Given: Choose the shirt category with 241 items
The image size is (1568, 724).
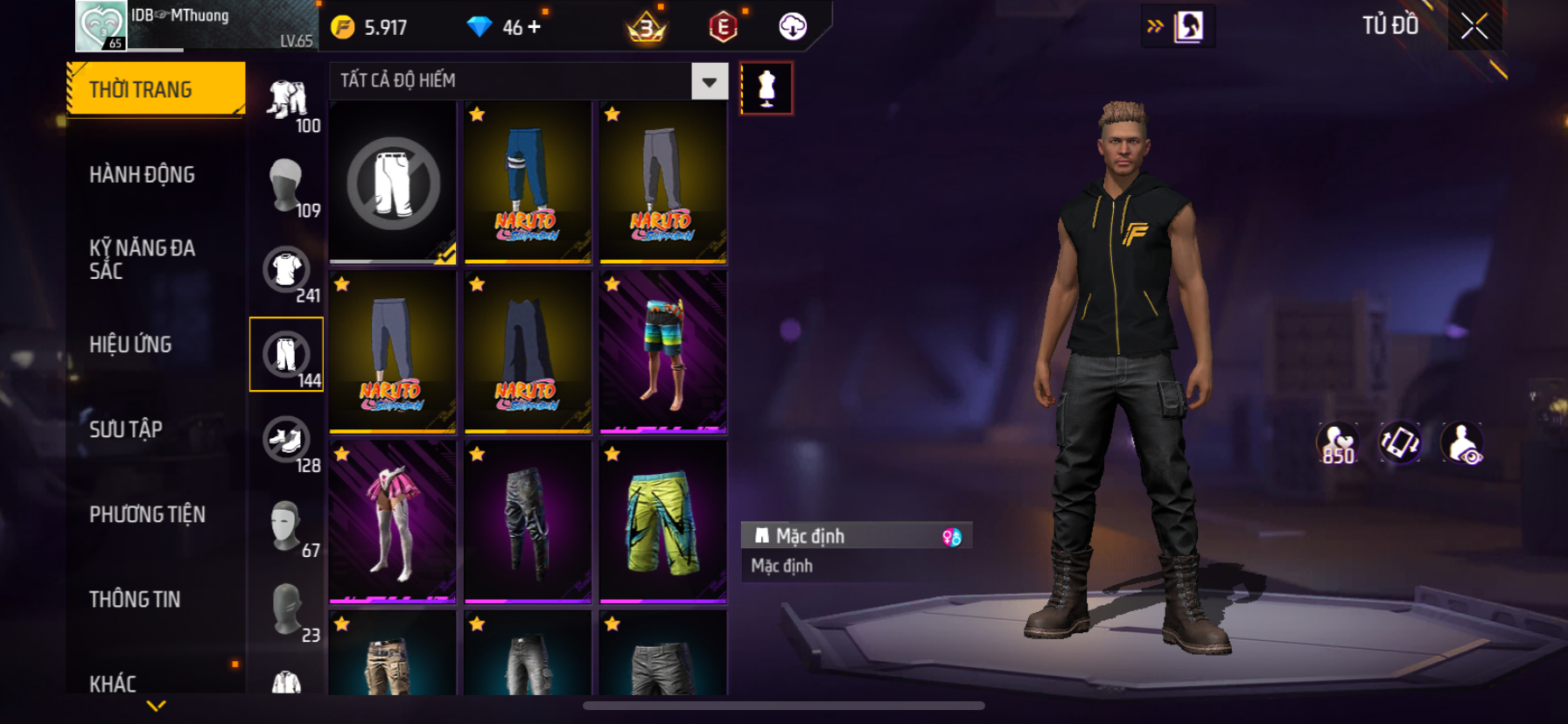Looking at the screenshot, I should [287, 271].
